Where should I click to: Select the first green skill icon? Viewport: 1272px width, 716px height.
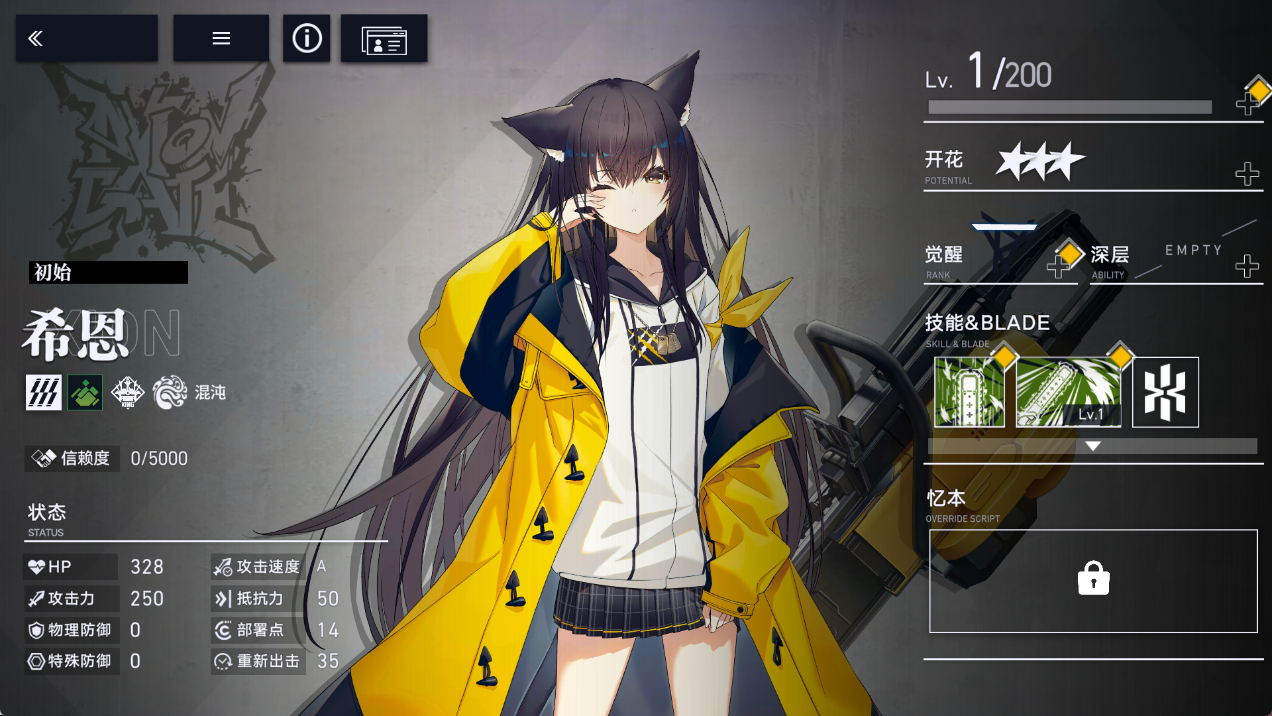969,392
